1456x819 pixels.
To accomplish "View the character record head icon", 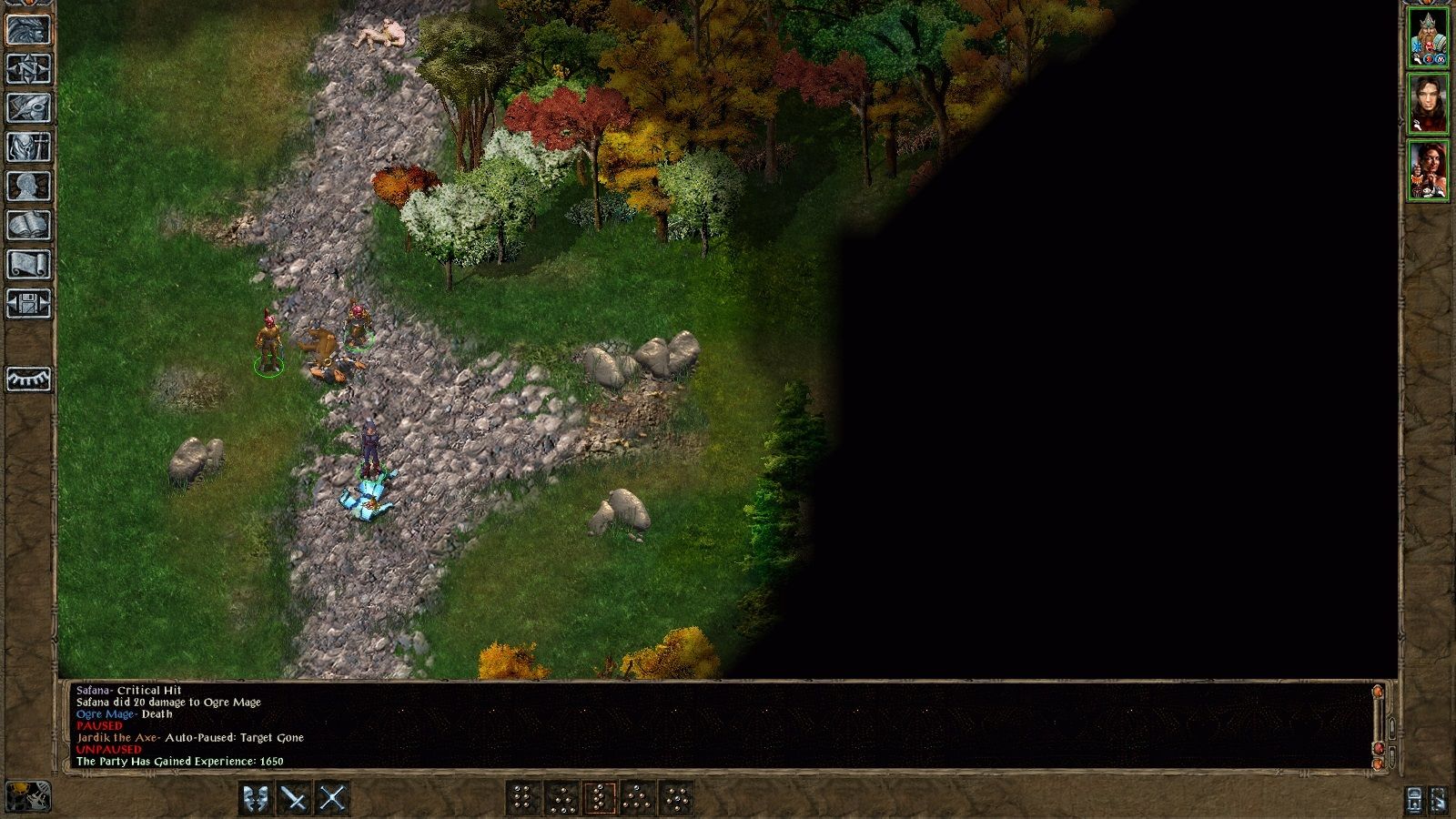I will [x=29, y=184].
